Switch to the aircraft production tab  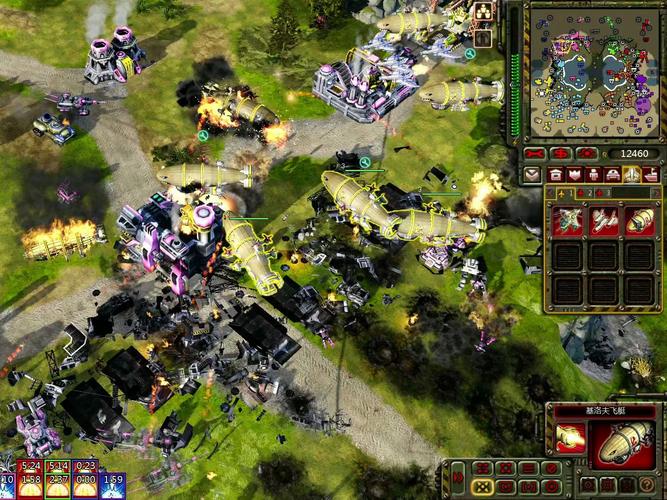pos(631,175)
